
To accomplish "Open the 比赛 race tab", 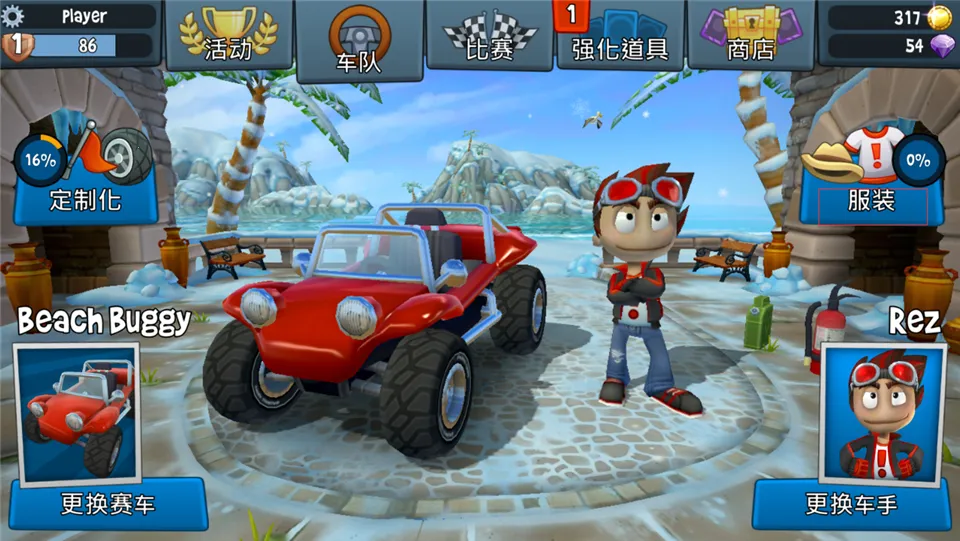I will point(490,36).
